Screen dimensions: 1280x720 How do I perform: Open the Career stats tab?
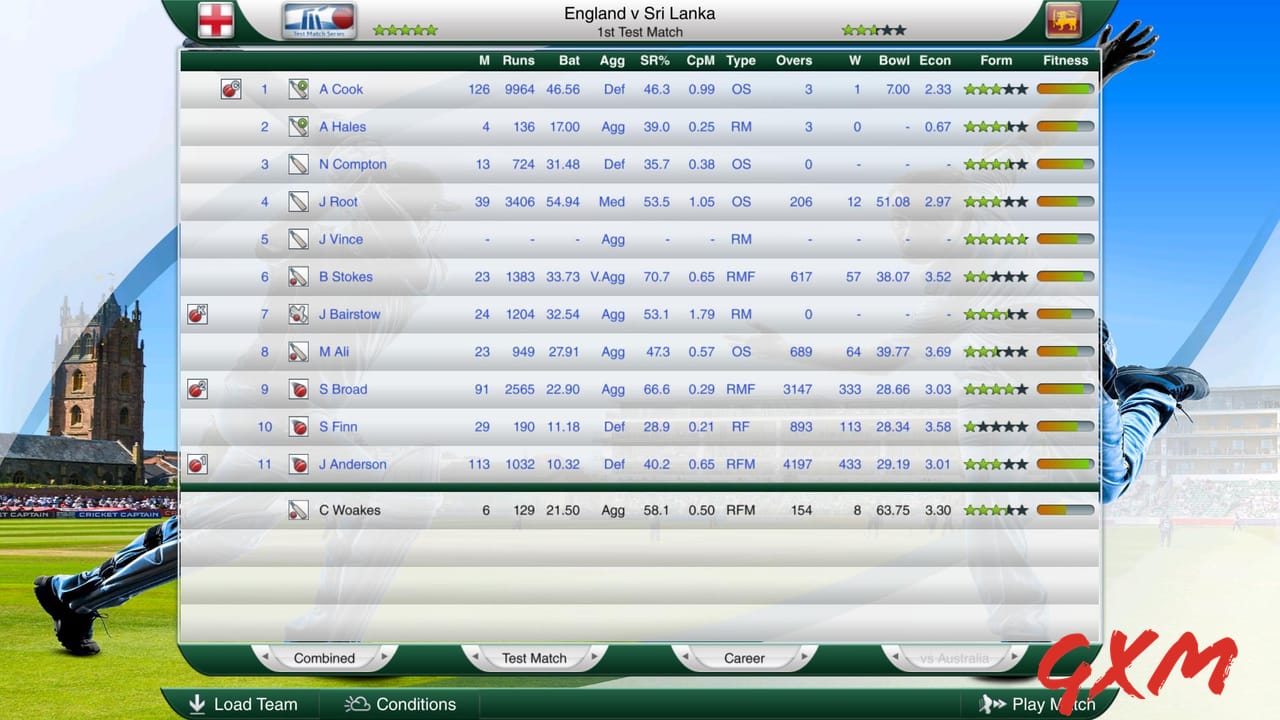[743, 658]
